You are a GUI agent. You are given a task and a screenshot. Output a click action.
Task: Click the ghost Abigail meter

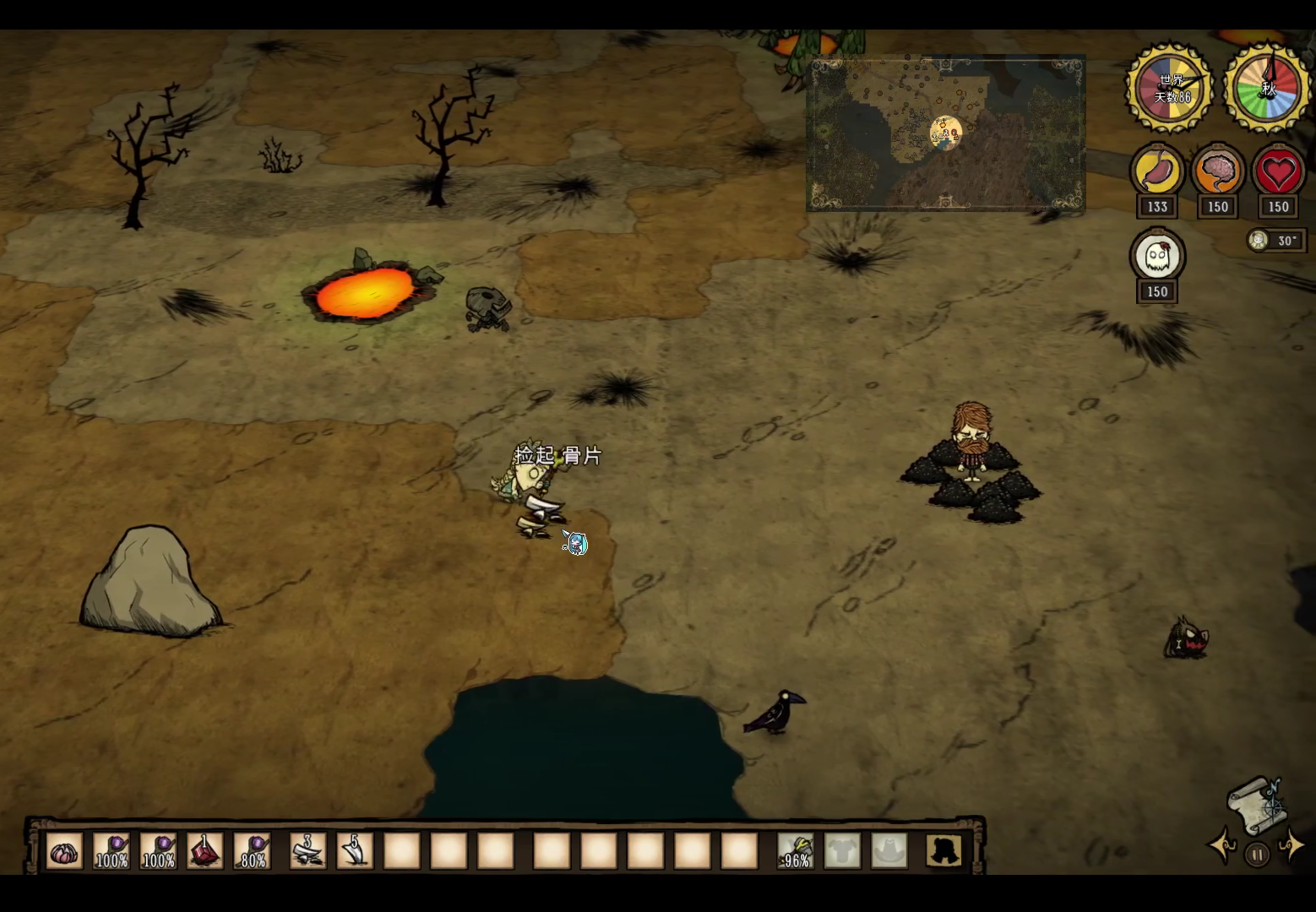tap(1157, 257)
